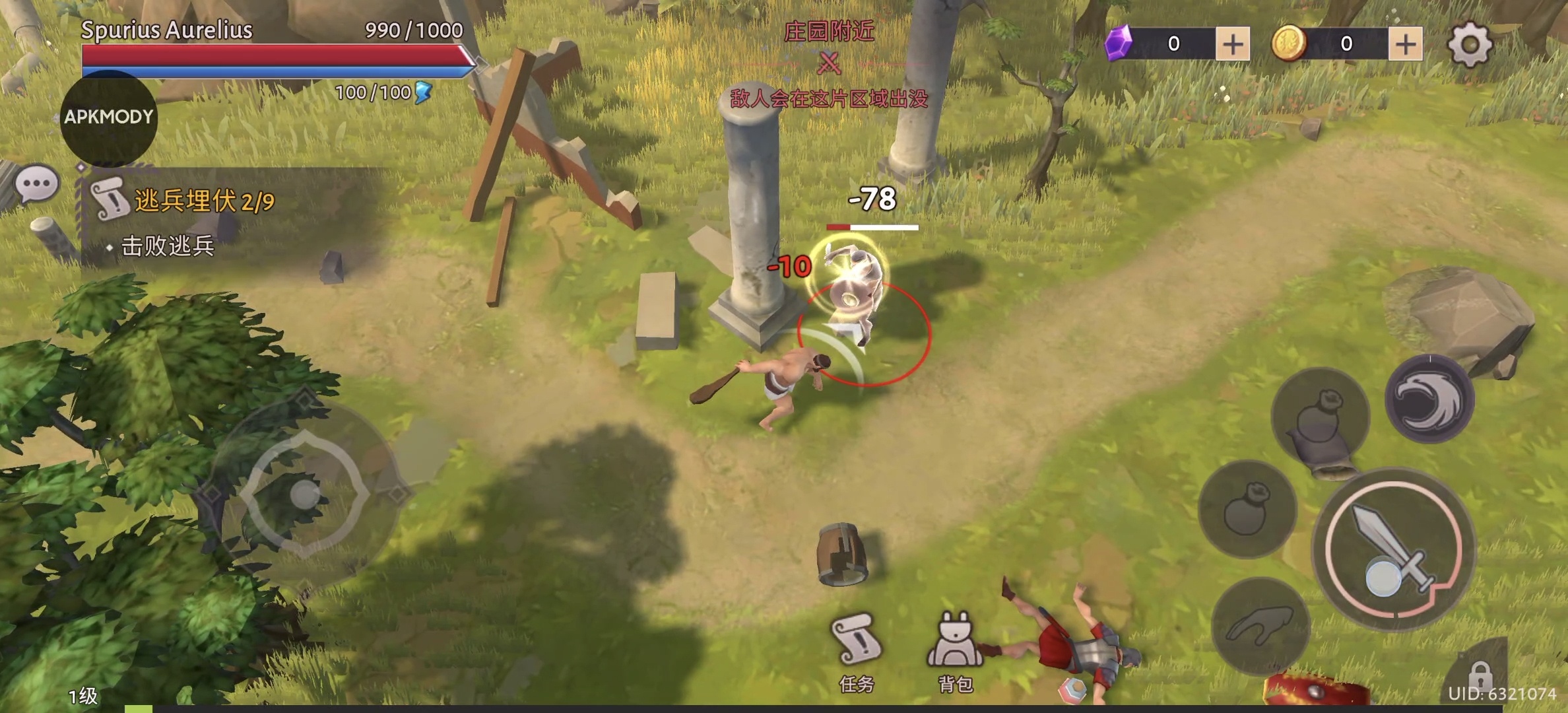This screenshot has height=713, width=1568.
Task: Click the APKMODY player avatar
Action: click(109, 118)
